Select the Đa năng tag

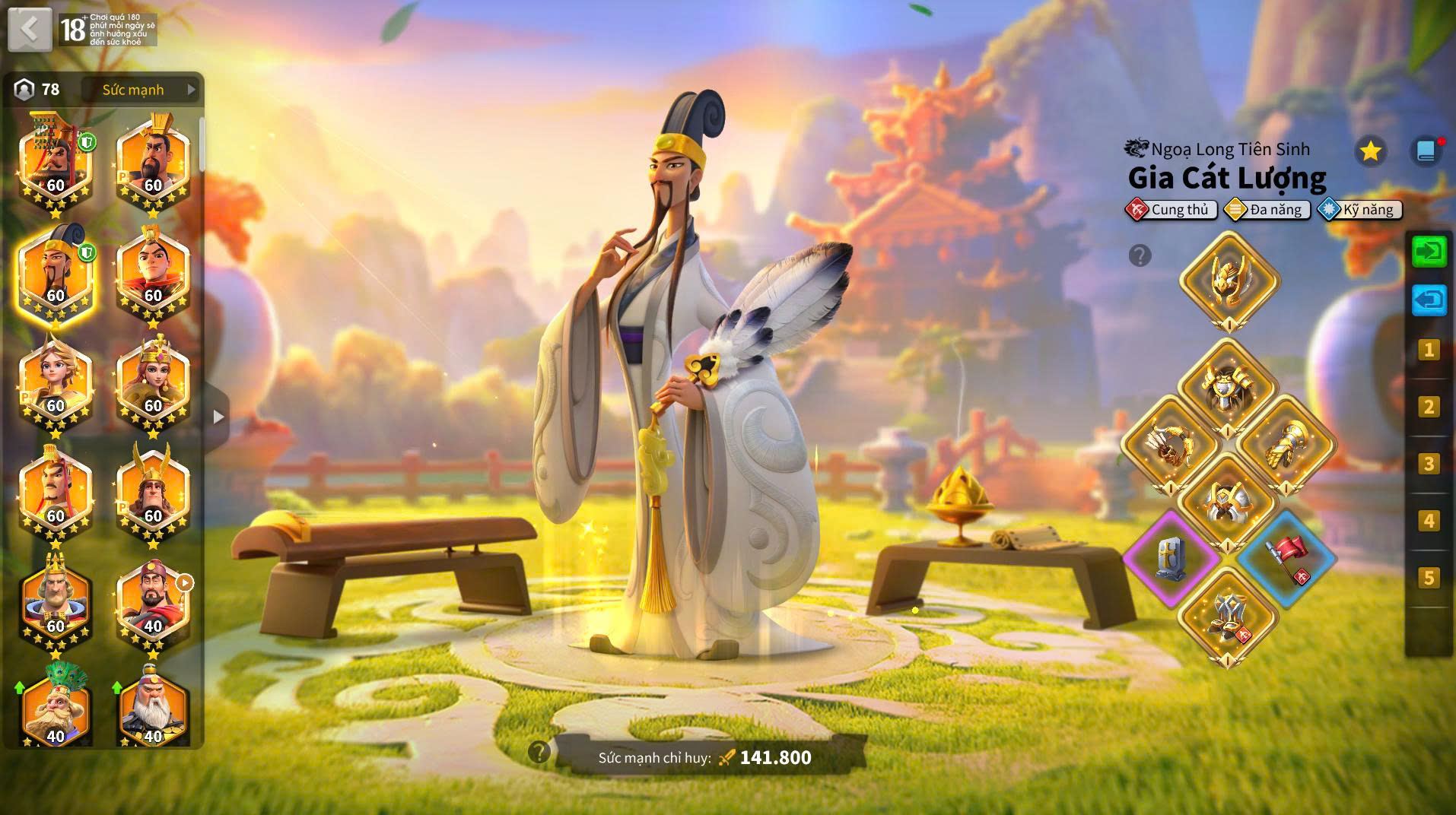1267,210
